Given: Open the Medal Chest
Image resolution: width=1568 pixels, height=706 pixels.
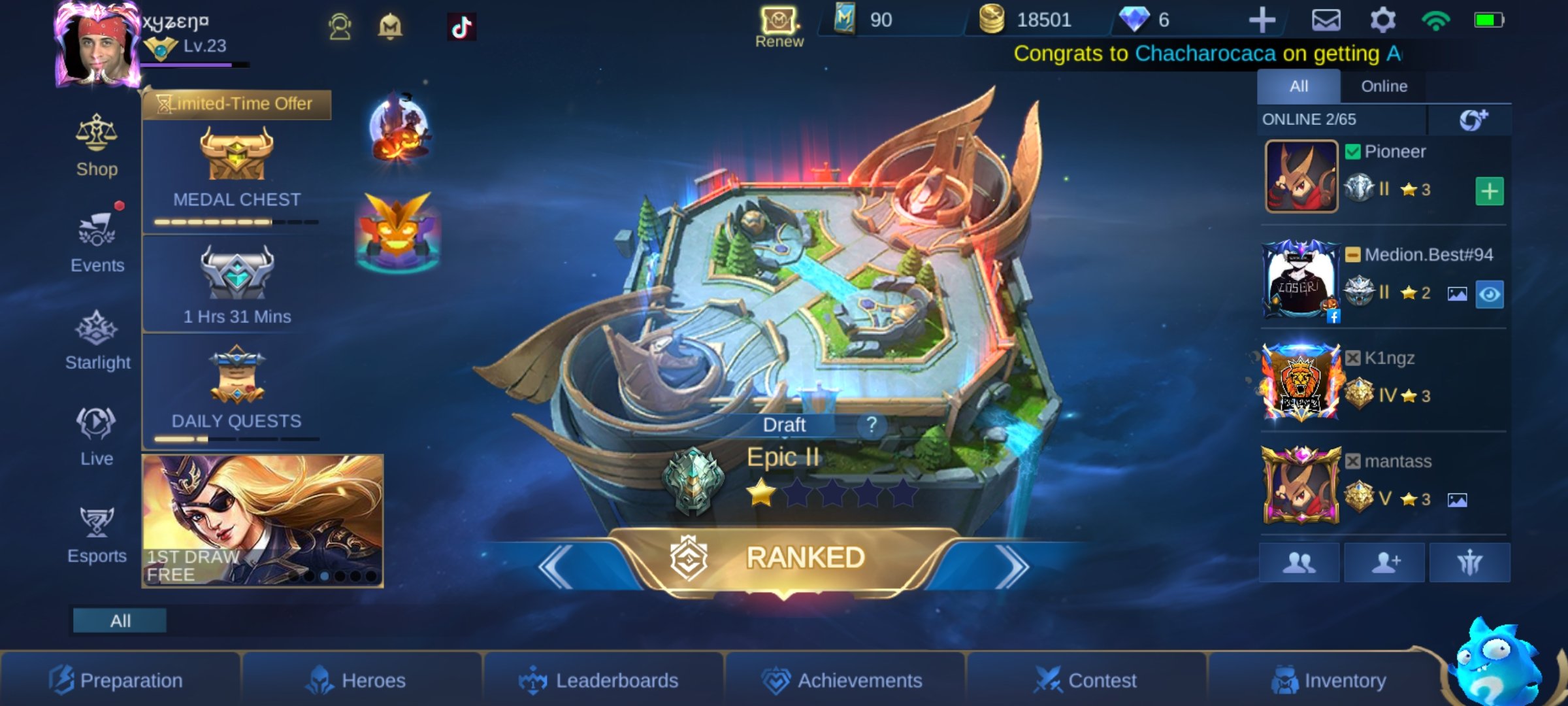Looking at the screenshot, I should (x=237, y=171).
